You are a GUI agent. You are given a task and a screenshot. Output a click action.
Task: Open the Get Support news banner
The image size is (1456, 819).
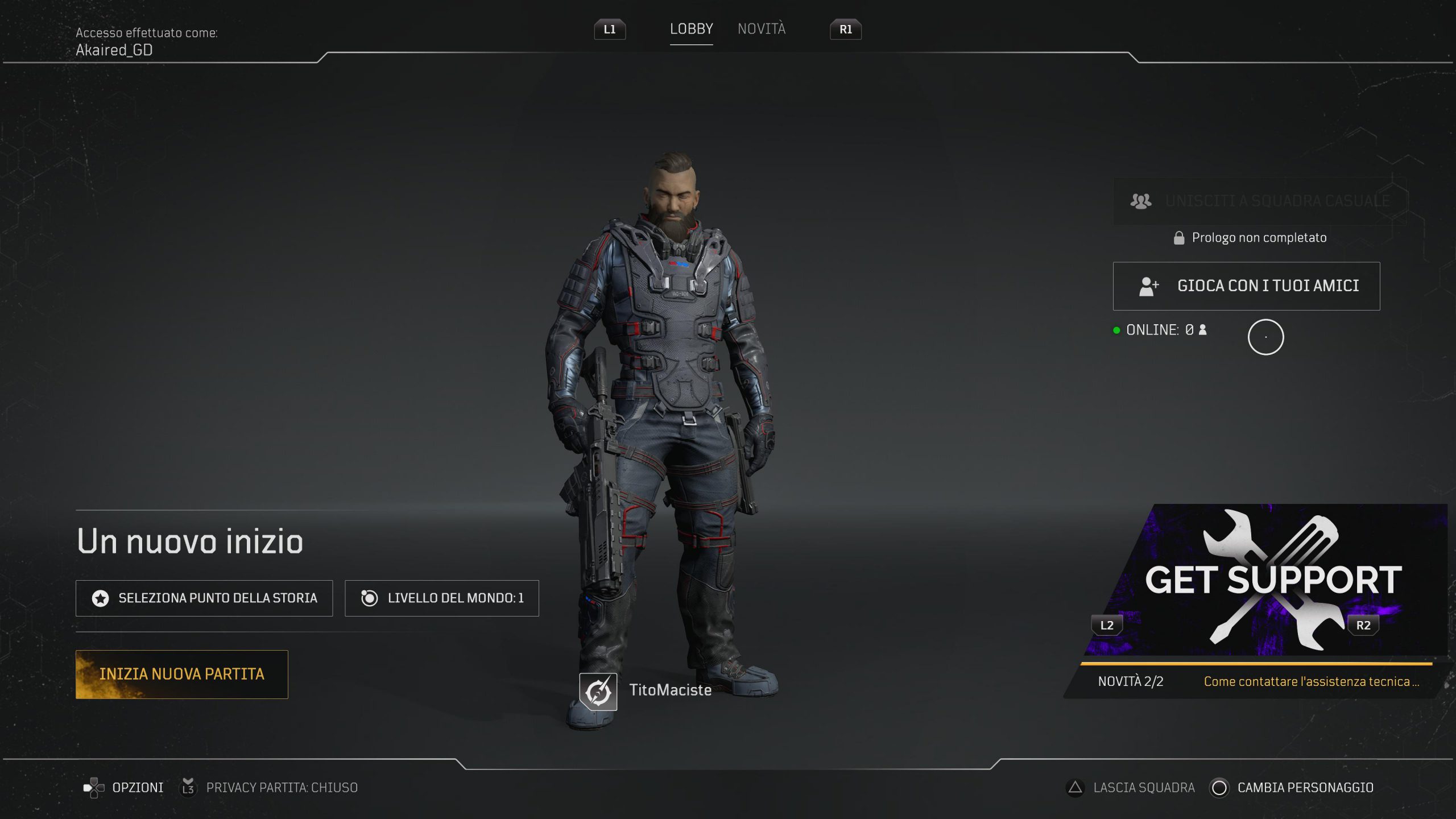(x=1268, y=580)
